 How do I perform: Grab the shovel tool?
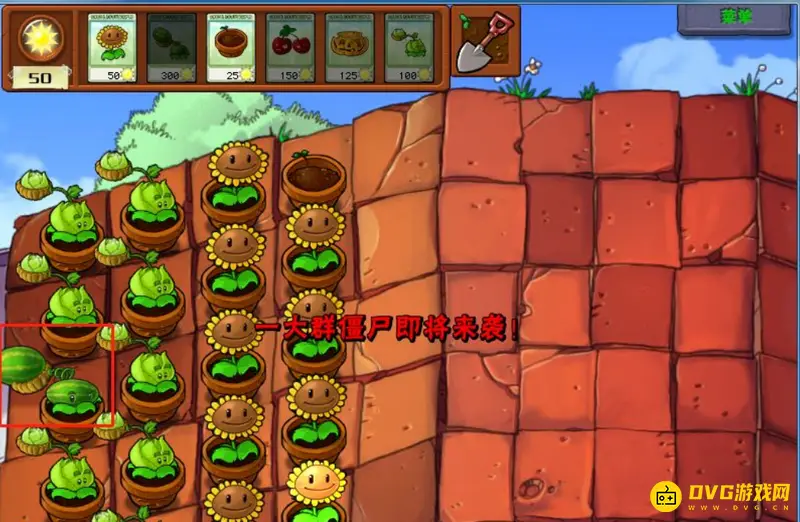coord(485,41)
